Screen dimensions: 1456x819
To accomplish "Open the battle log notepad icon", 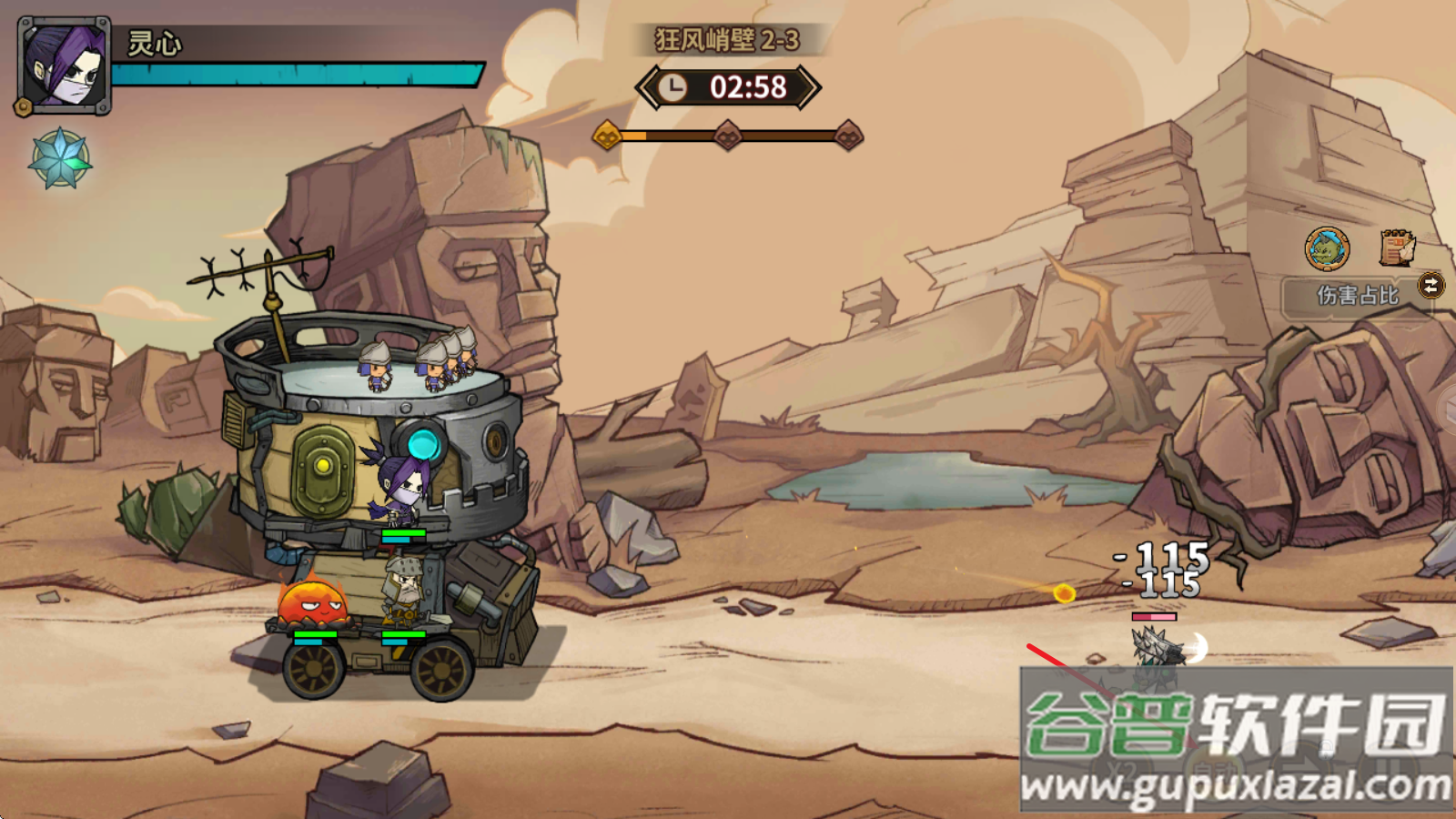I will [x=1397, y=248].
